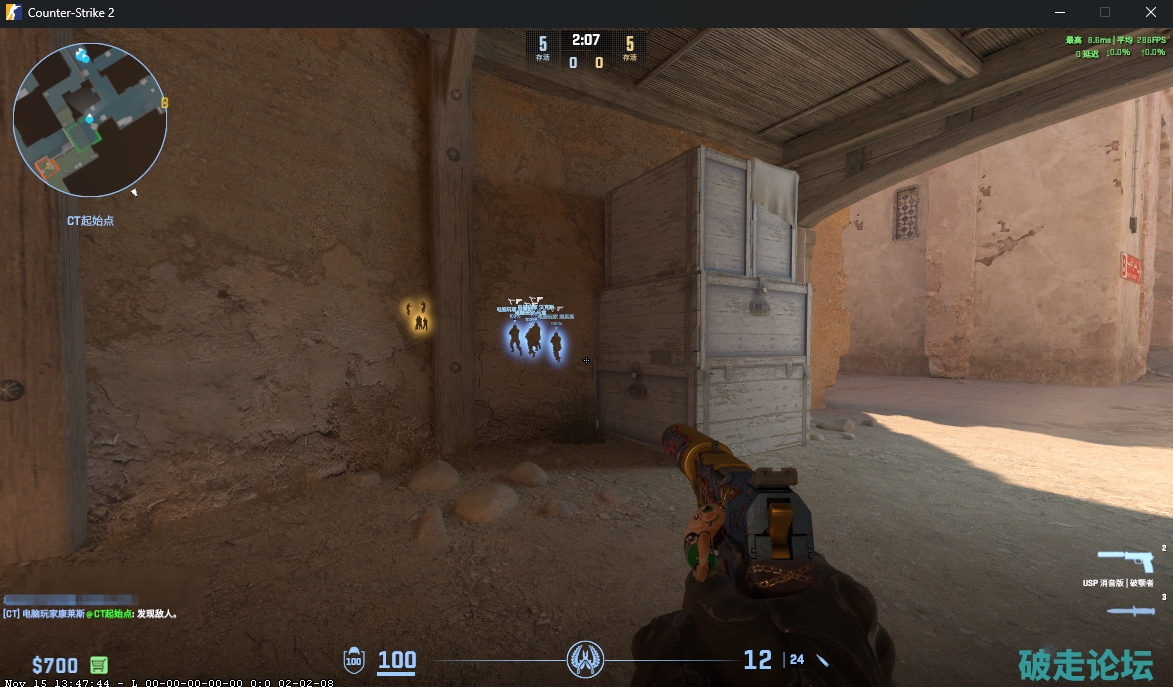Image resolution: width=1173 pixels, height=687 pixels.
Task: Select the USP pistol weapon slot
Action: (x=1124, y=560)
